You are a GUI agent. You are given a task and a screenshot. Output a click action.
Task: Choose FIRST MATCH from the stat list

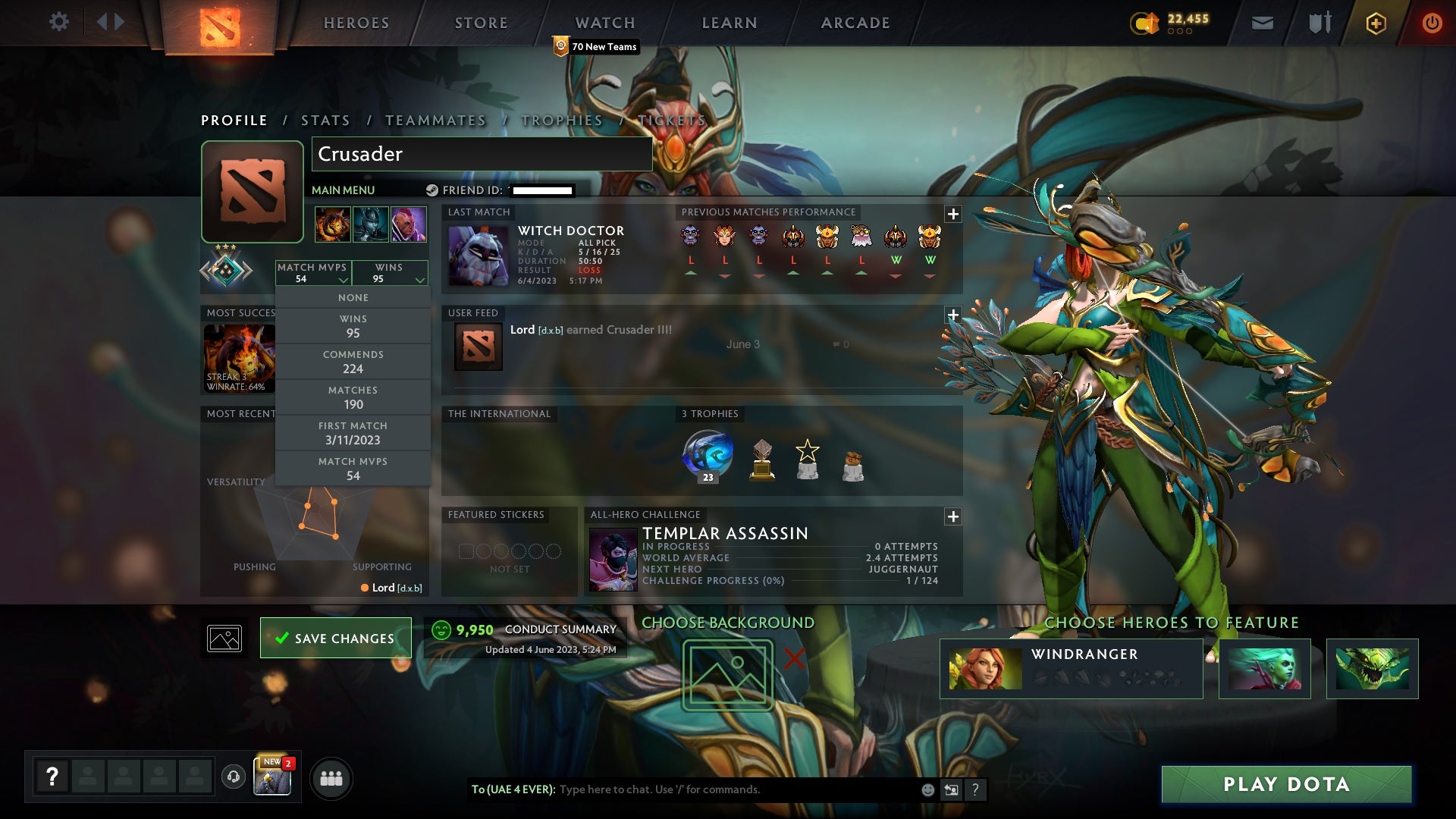[x=353, y=432]
